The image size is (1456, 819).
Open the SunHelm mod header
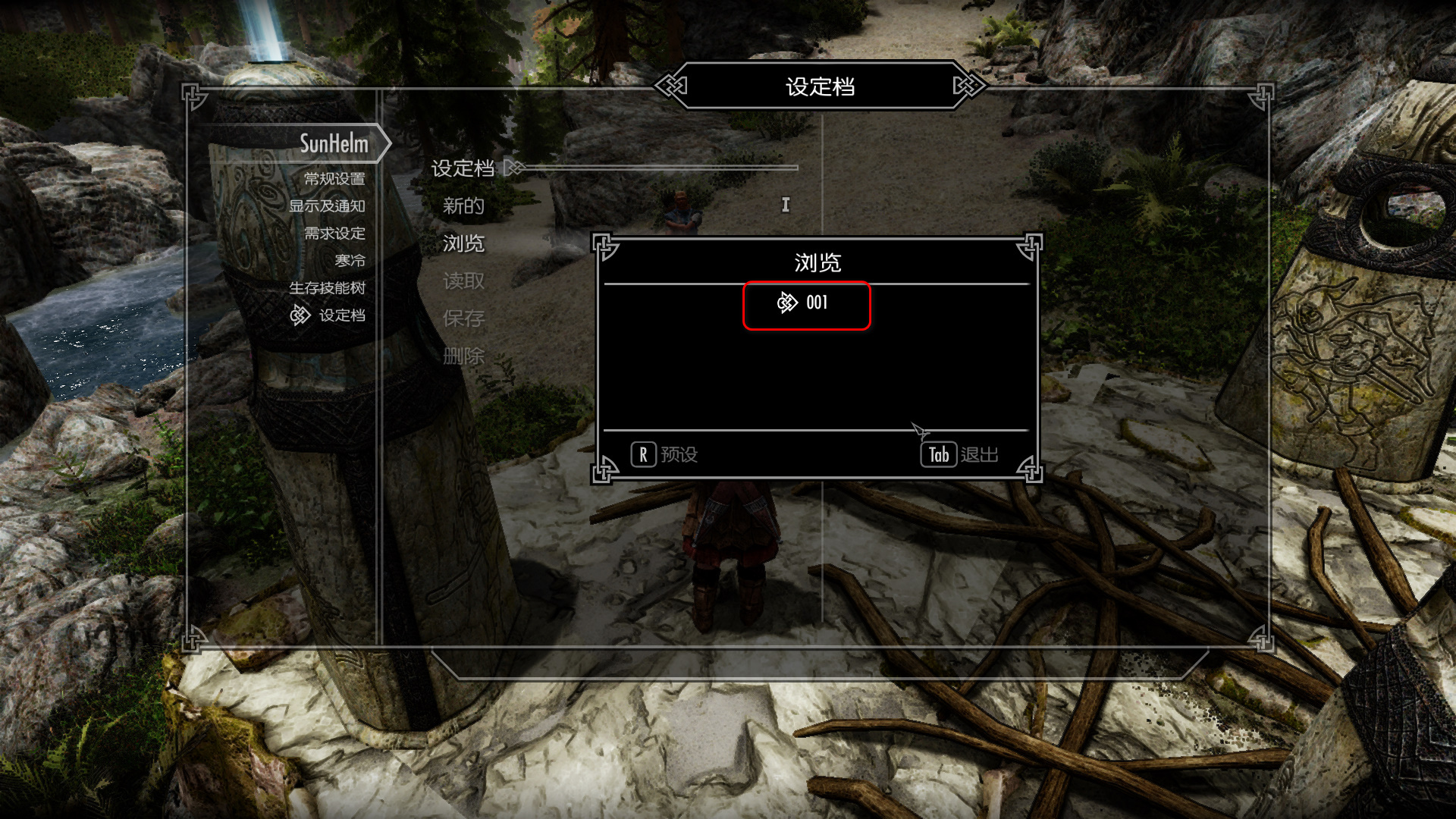(x=333, y=143)
